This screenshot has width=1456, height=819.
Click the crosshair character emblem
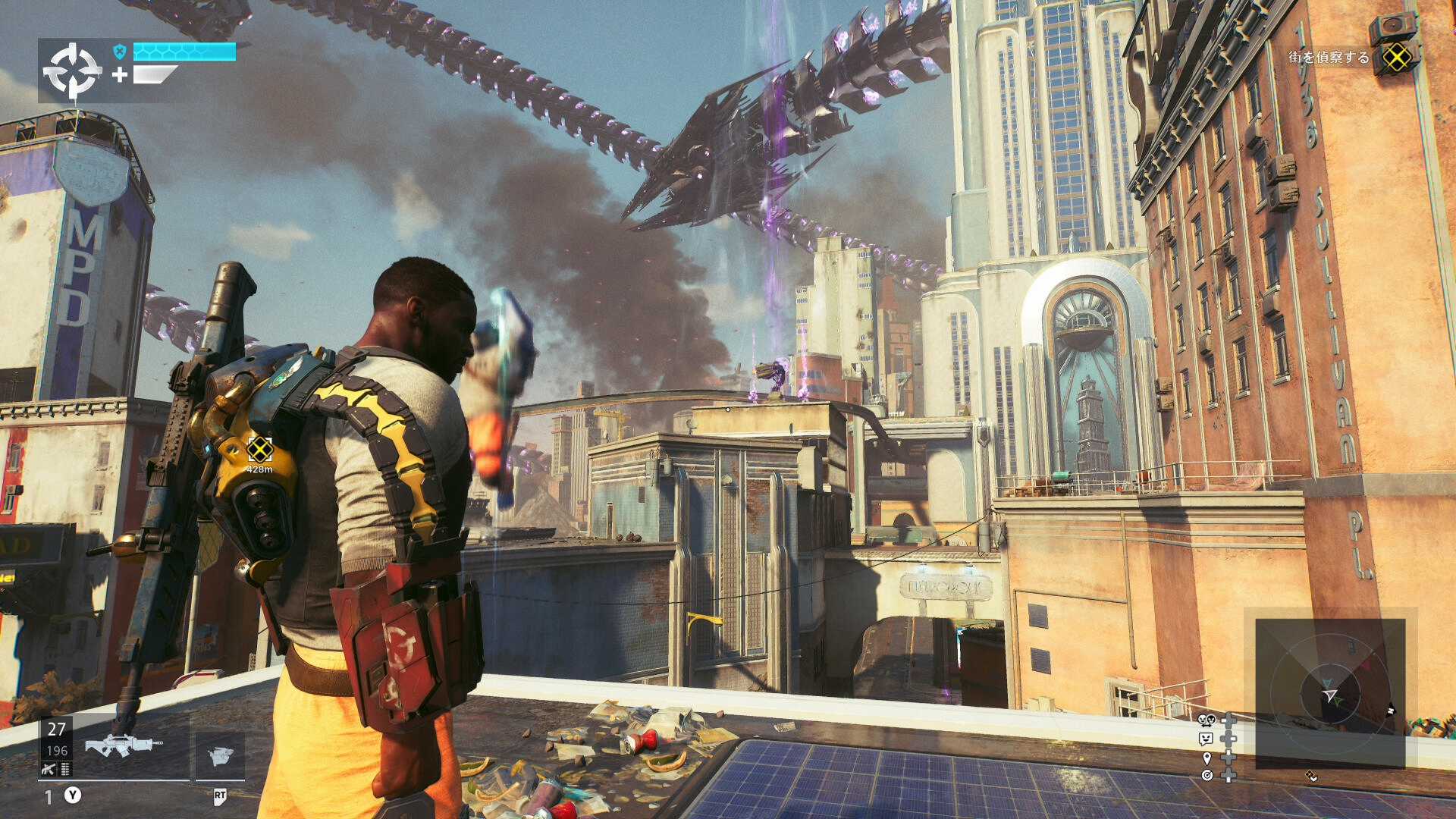coord(72,71)
